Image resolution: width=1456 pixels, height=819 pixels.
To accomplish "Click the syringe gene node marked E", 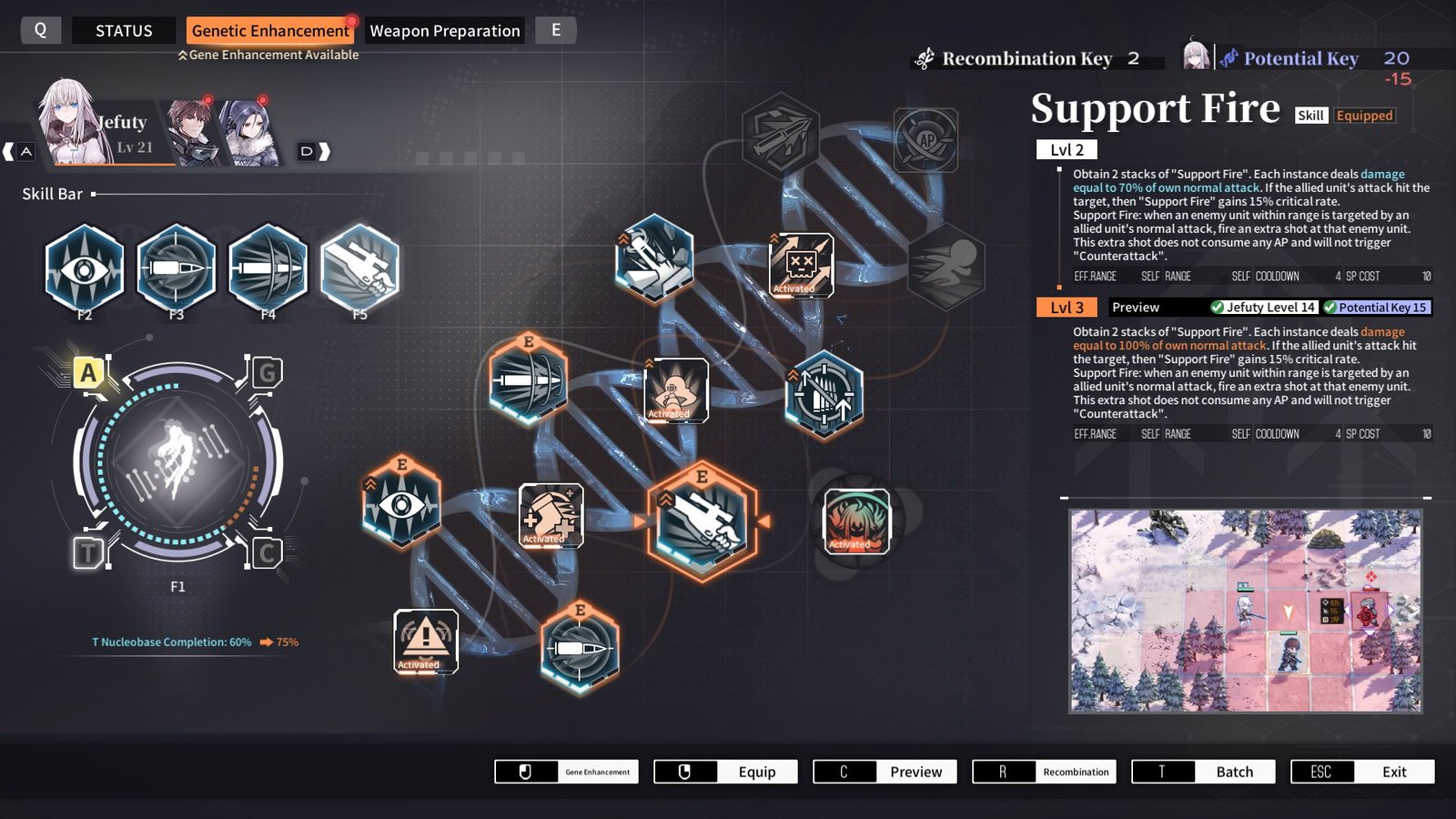I will click(530, 382).
